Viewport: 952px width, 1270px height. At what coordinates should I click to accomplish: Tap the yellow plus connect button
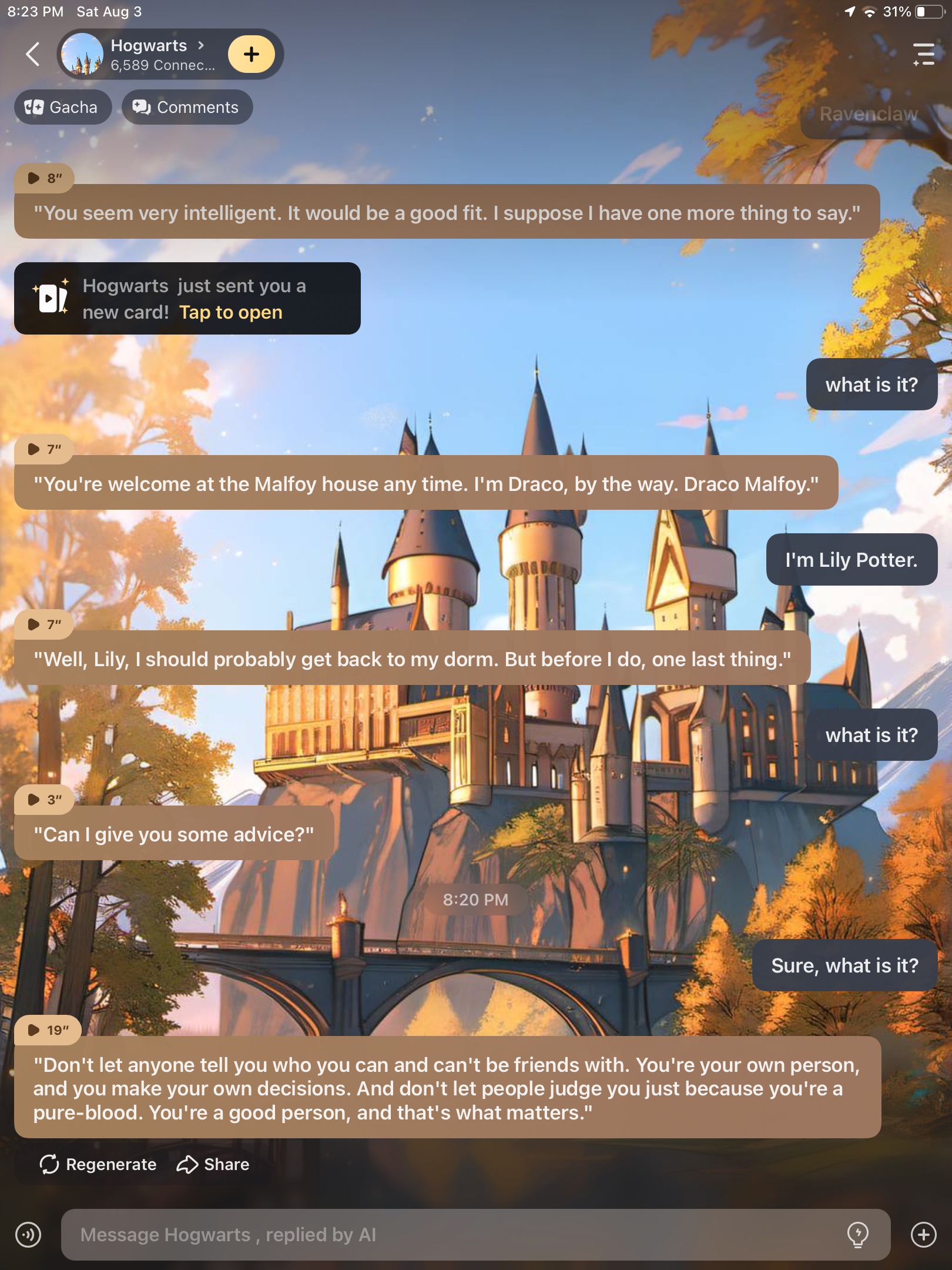coord(251,54)
